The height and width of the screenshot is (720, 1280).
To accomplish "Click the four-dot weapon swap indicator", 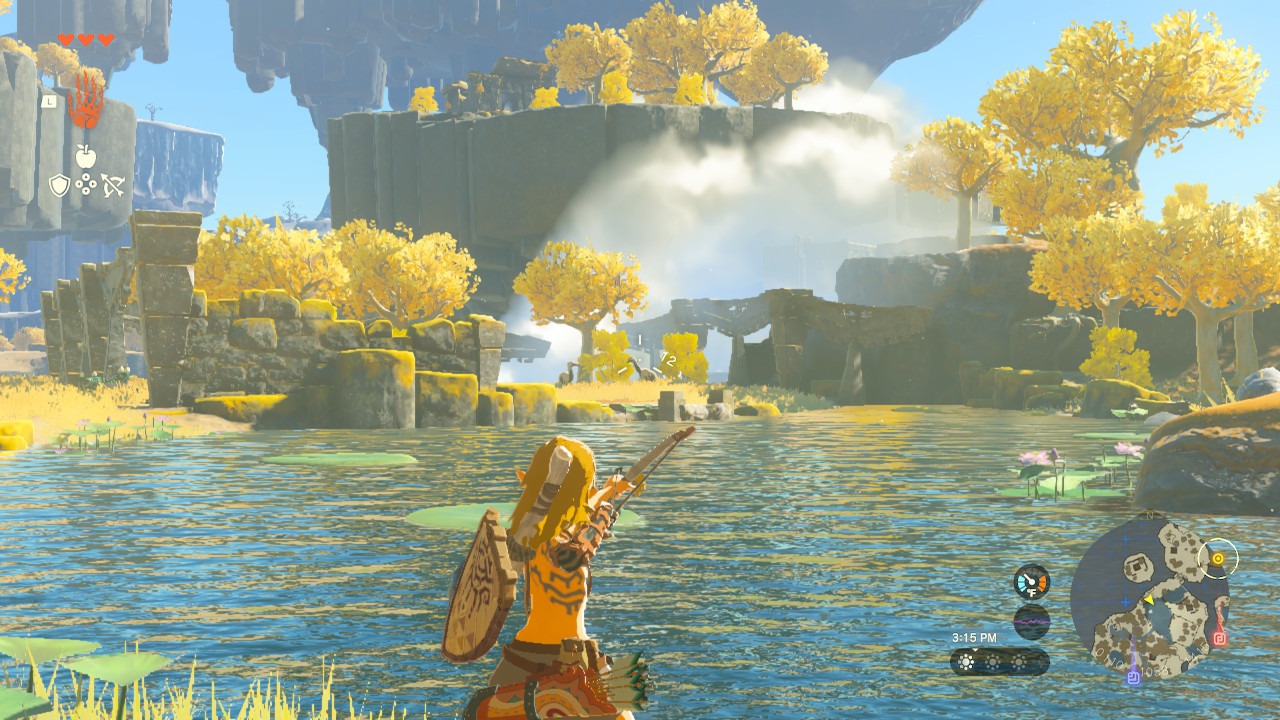I will point(85,183).
